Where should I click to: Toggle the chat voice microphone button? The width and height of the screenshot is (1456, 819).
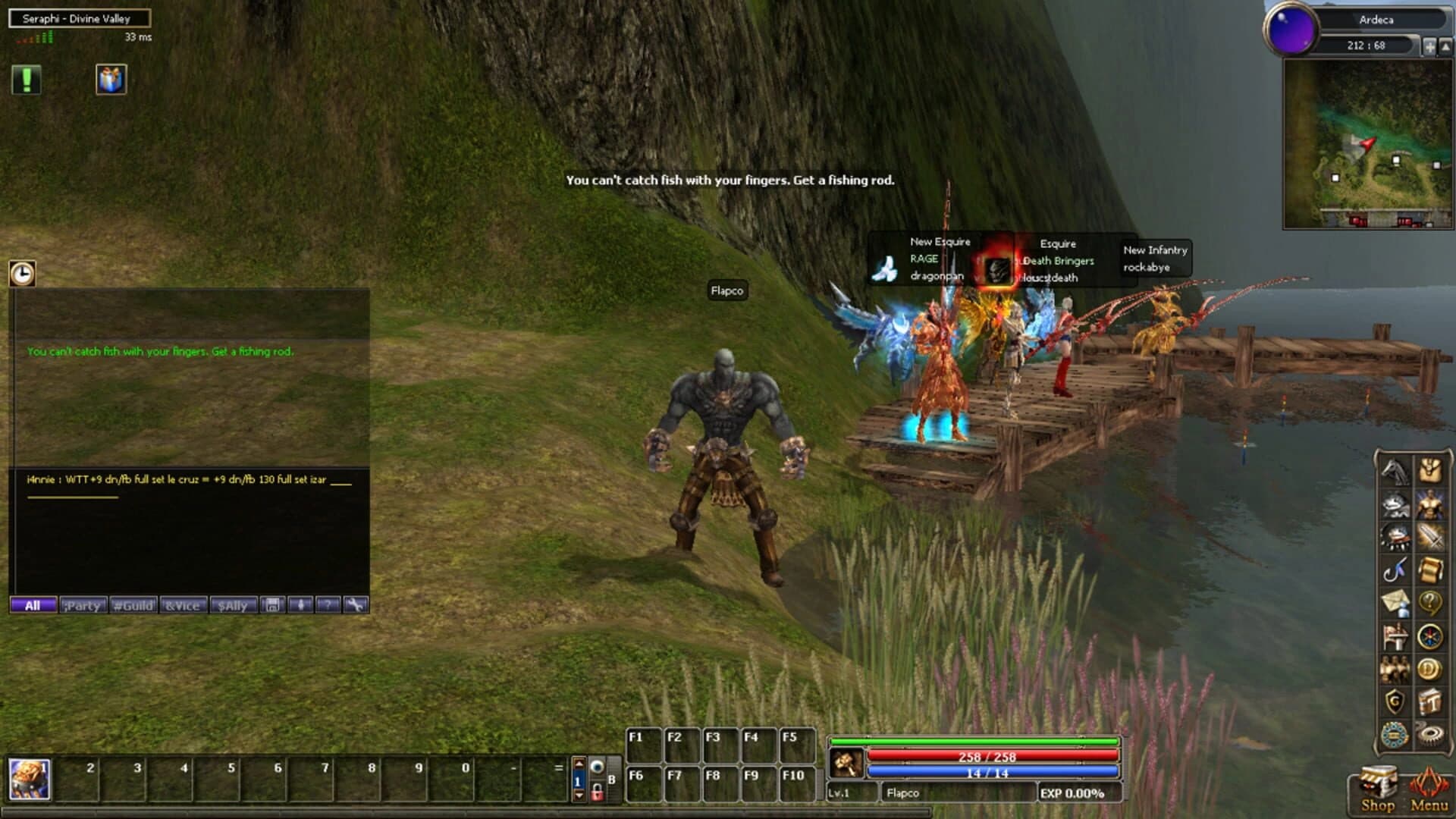[301, 605]
